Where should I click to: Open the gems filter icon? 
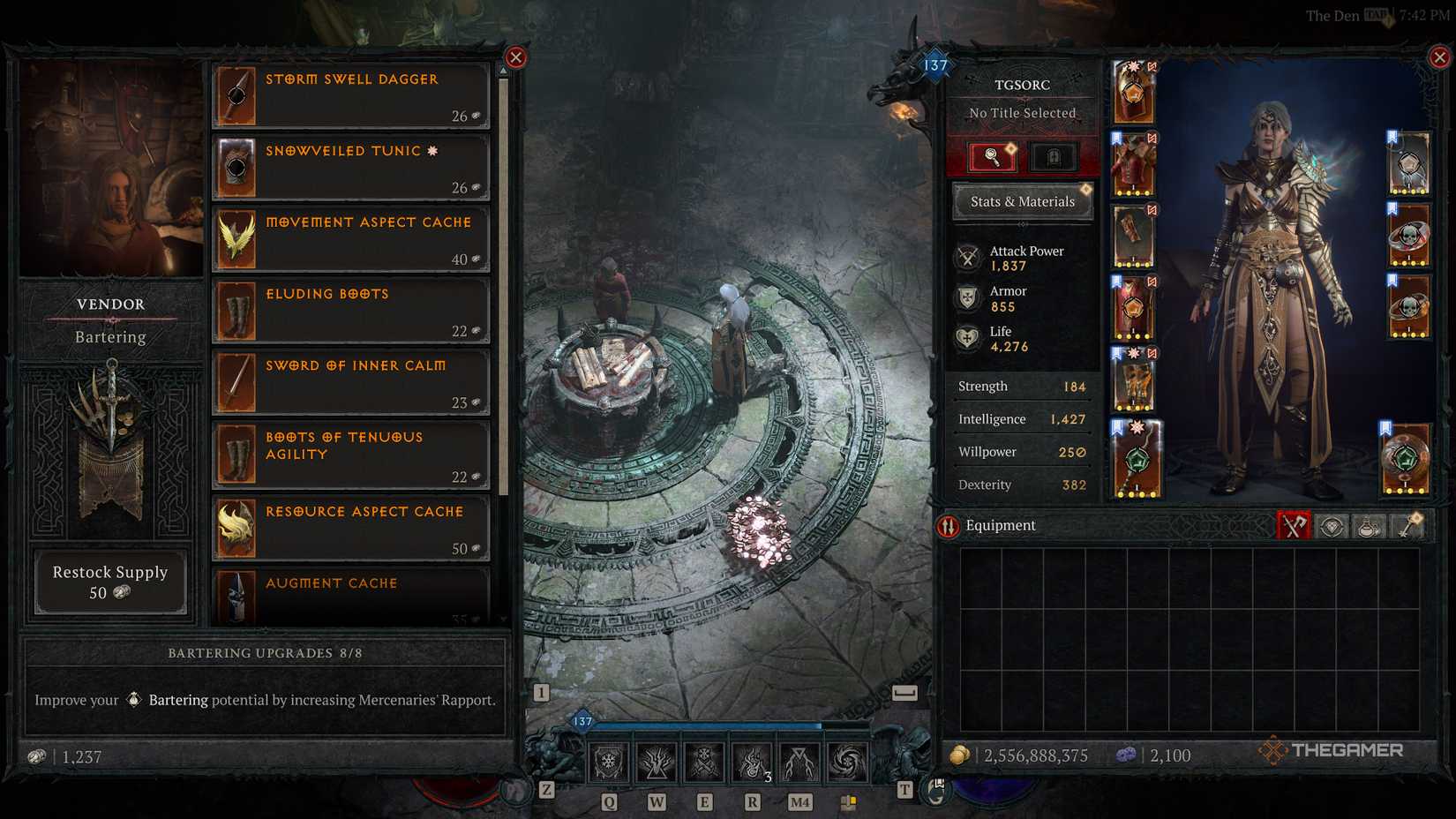point(1332,526)
